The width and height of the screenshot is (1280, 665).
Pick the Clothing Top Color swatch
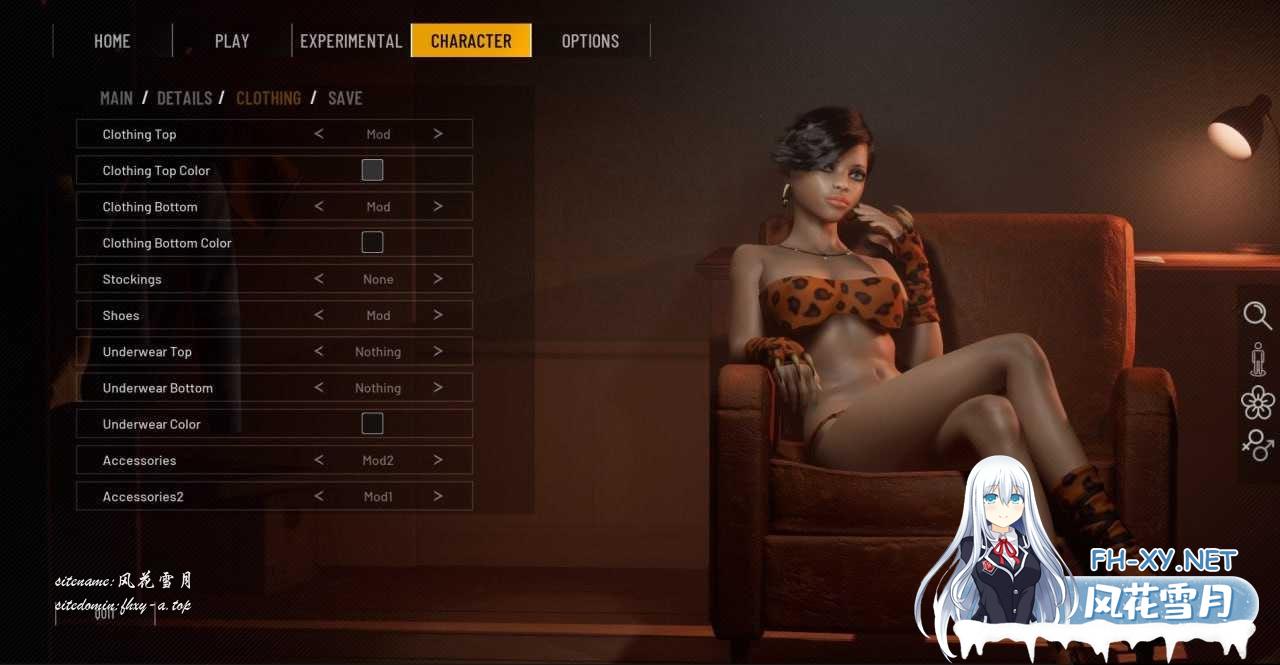pyautogui.click(x=372, y=170)
